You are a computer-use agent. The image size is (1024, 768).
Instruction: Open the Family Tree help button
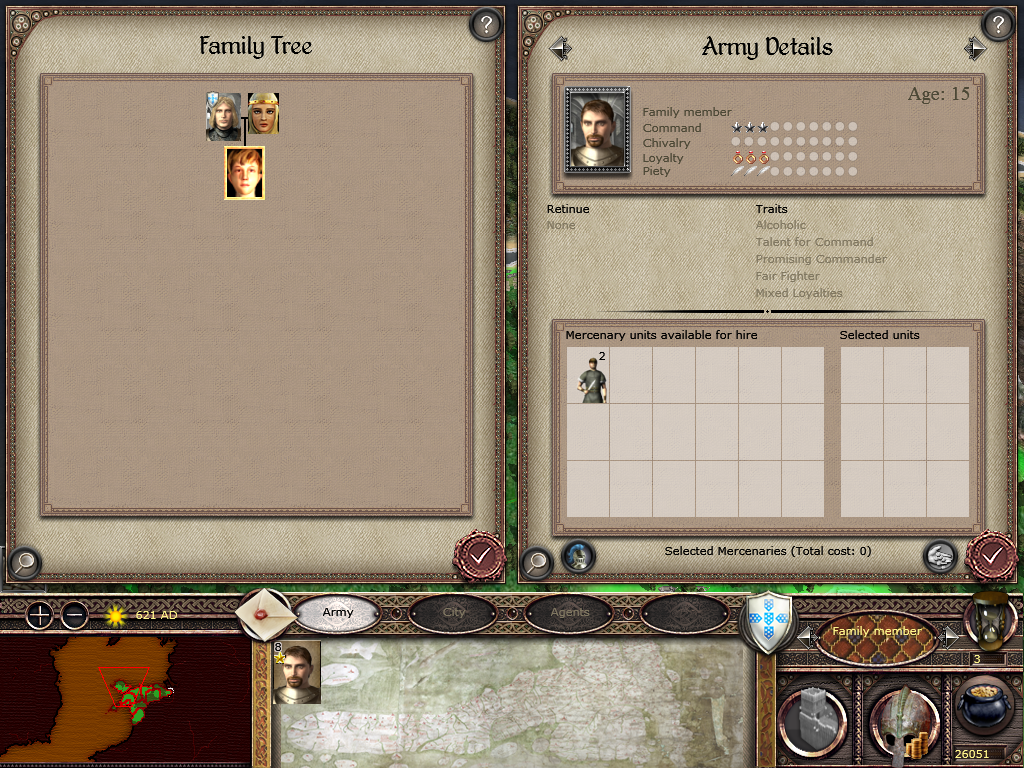tap(486, 25)
